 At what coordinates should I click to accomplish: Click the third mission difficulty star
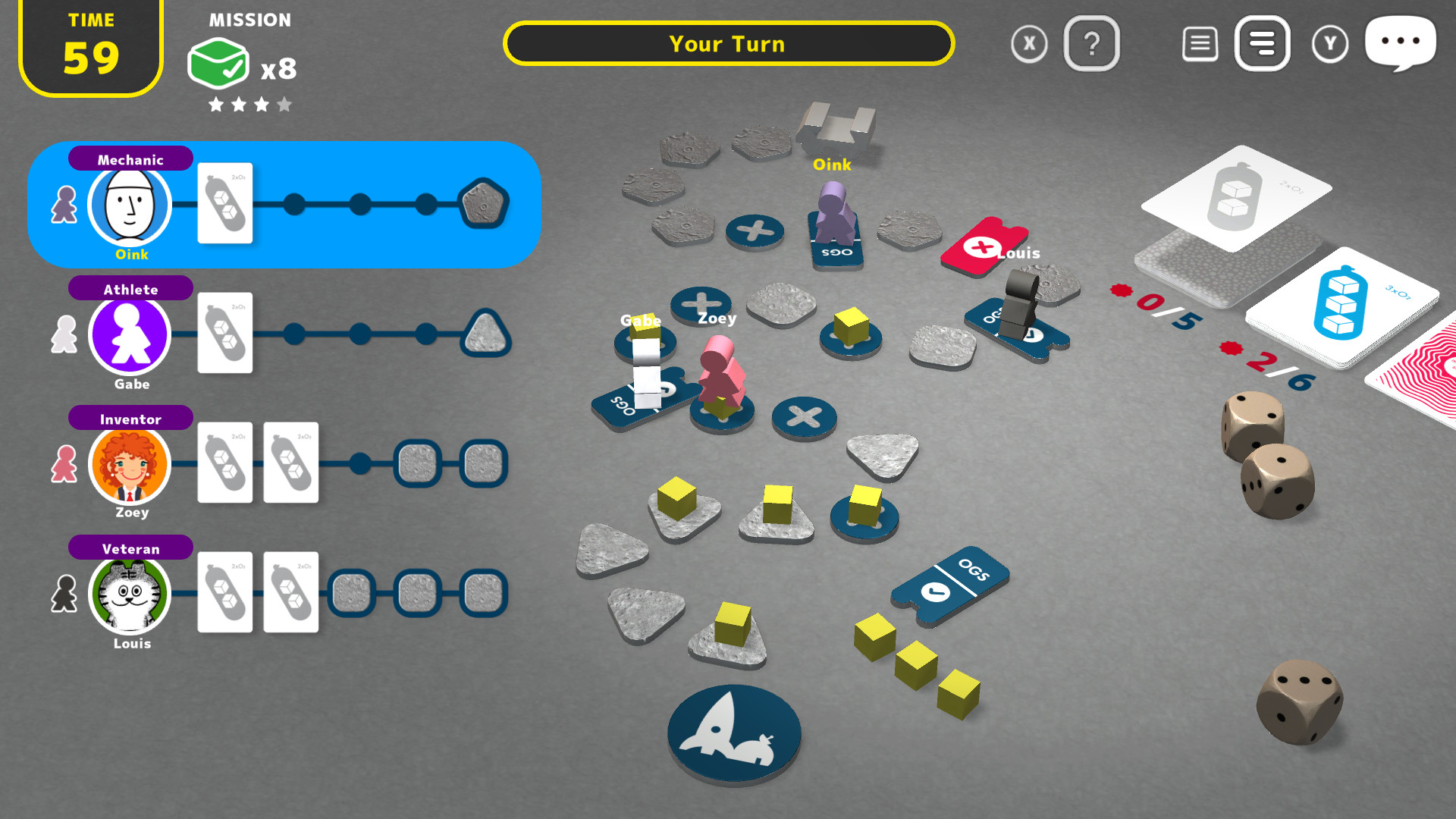pyautogui.click(x=261, y=104)
